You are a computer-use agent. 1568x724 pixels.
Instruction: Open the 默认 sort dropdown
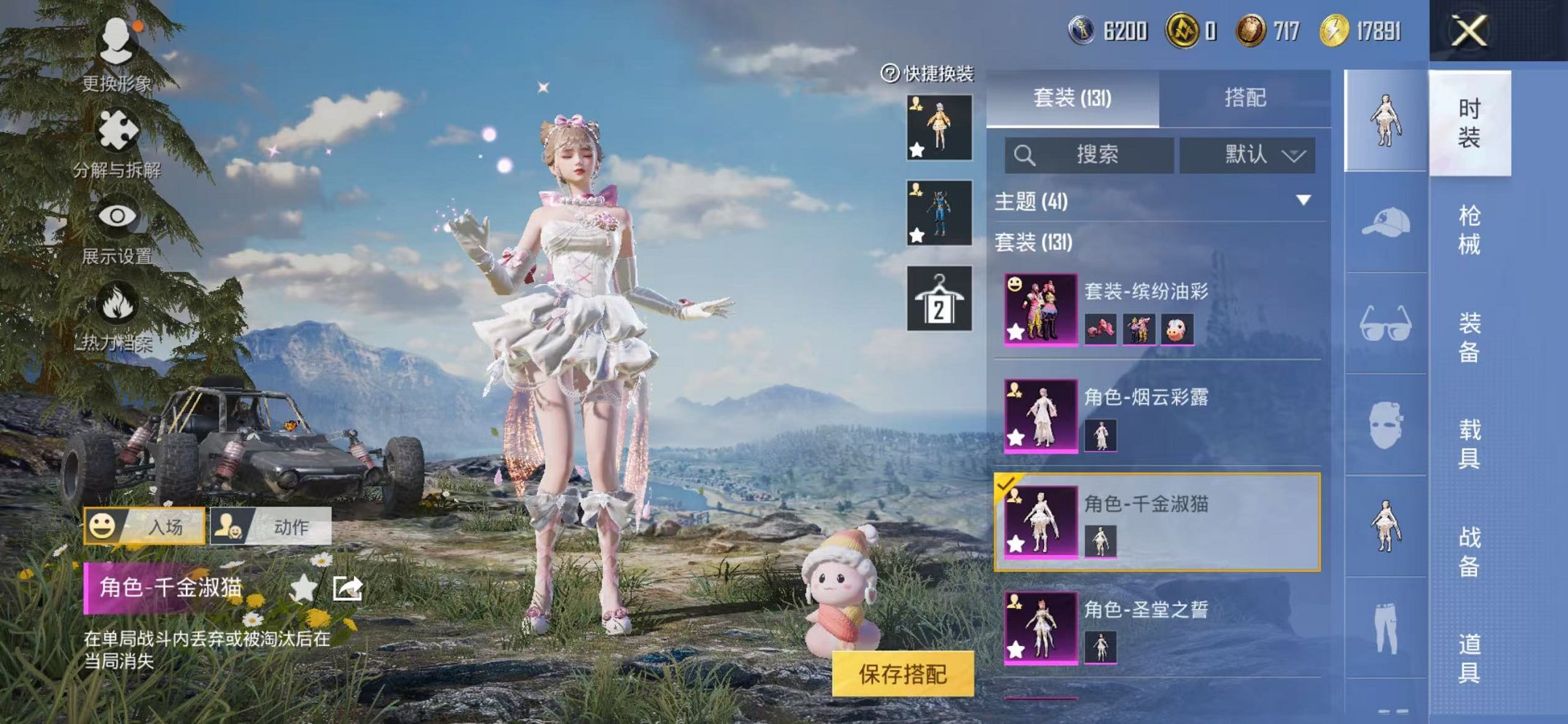pos(1254,155)
